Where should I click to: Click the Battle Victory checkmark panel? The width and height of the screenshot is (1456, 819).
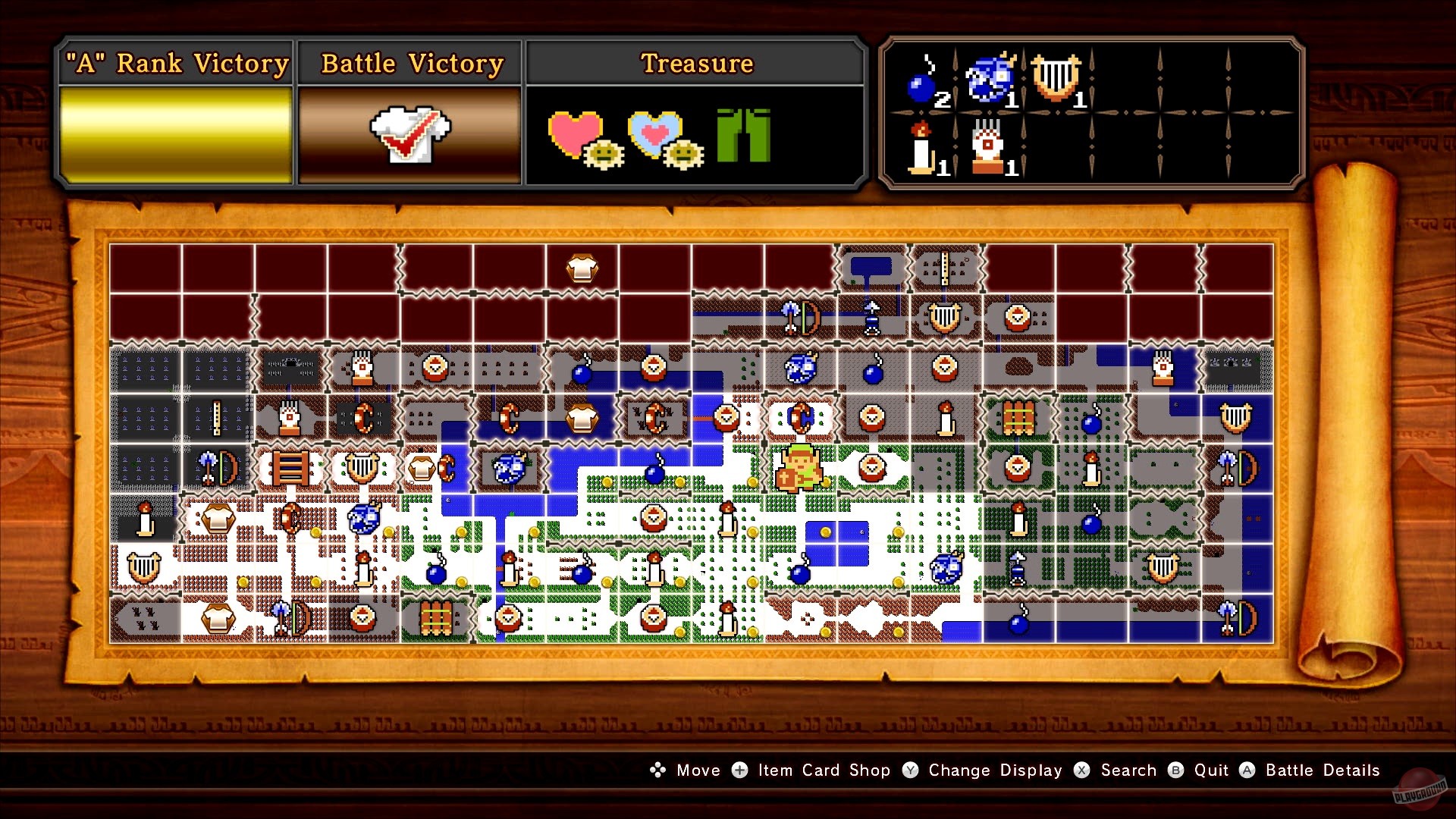(409, 136)
